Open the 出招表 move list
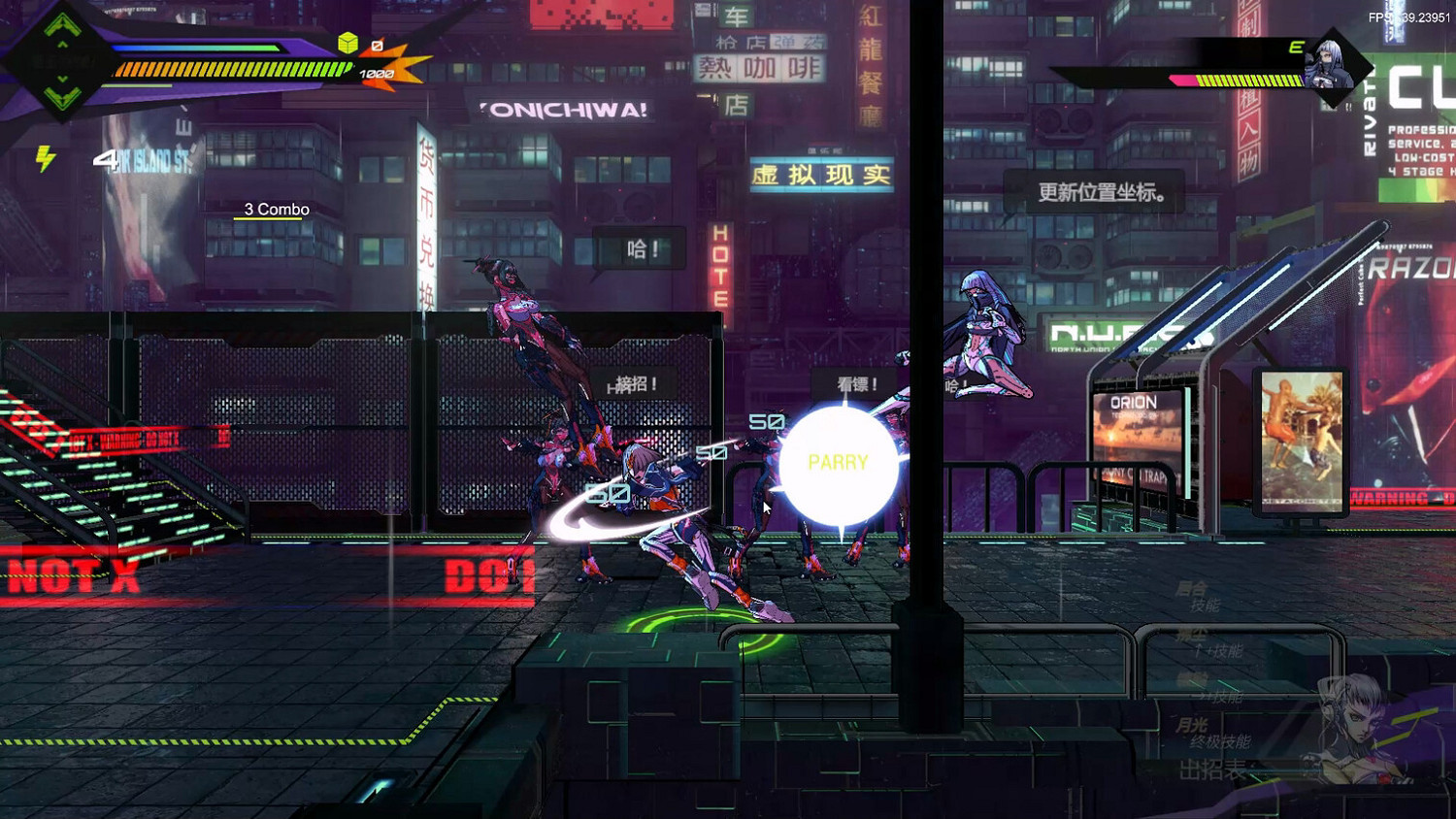This screenshot has width=1456, height=819. 1213,767
